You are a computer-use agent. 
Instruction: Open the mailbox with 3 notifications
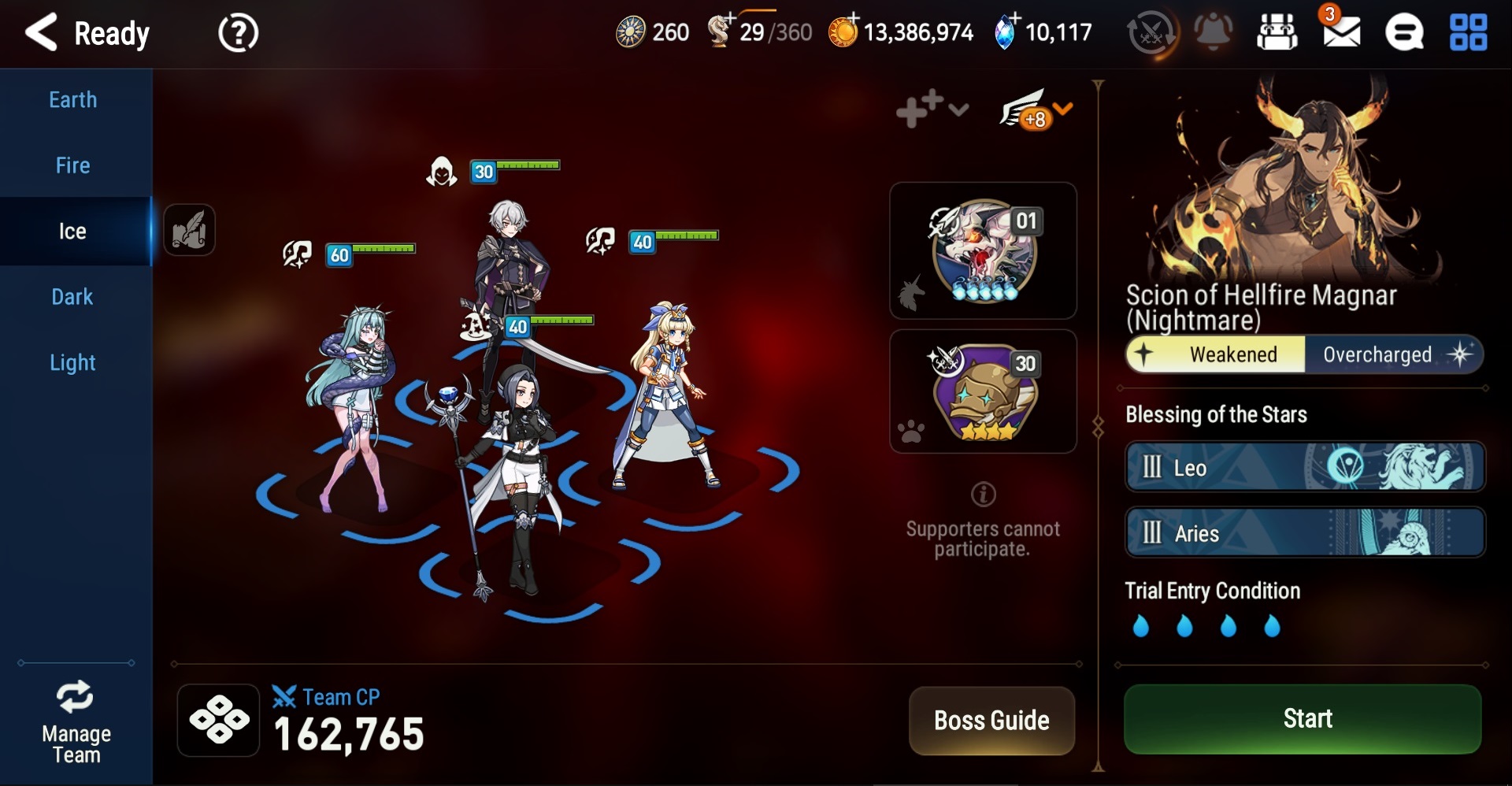click(1341, 32)
